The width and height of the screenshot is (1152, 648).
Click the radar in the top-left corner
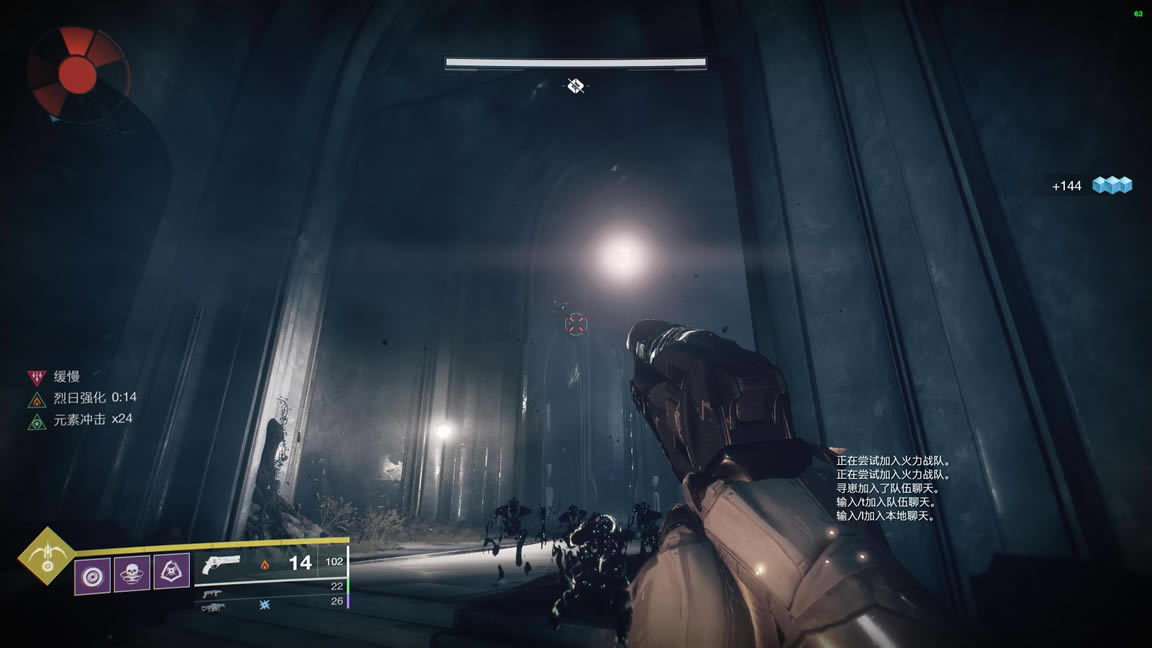[x=78, y=68]
